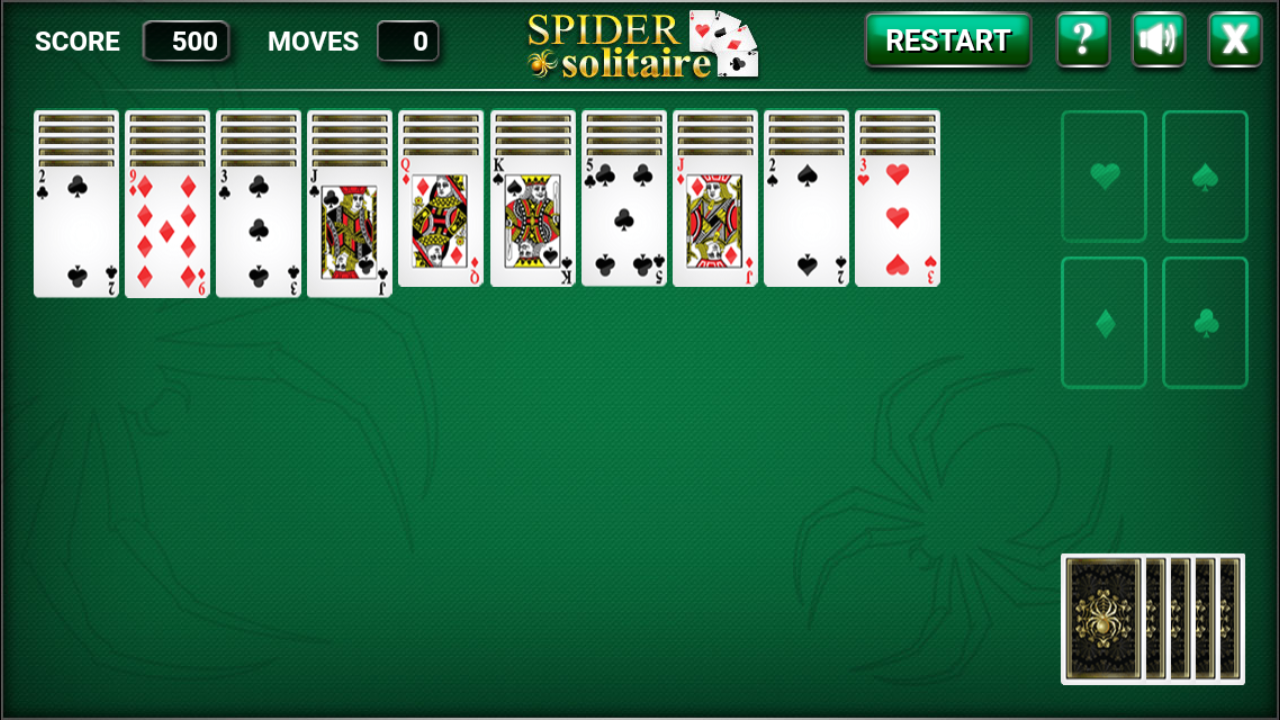Screen dimensions: 1280x720
Task: Select the hearts foundation placeholder
Action: 1103,176
